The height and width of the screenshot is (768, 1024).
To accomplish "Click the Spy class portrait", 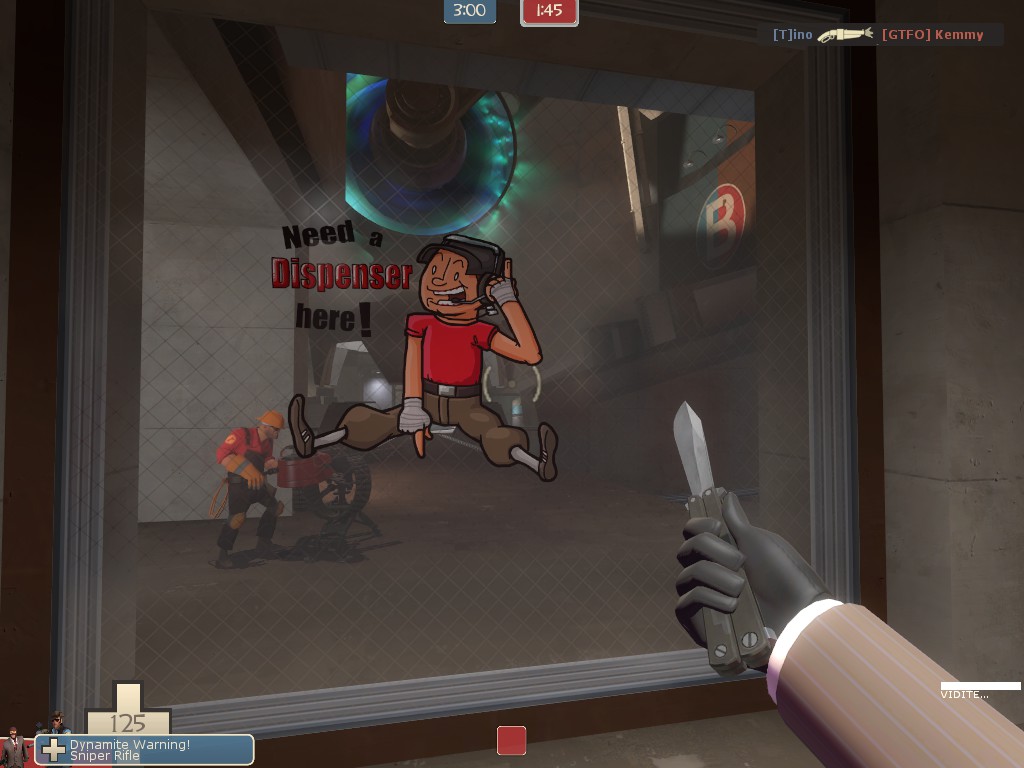I will (14, 747).
